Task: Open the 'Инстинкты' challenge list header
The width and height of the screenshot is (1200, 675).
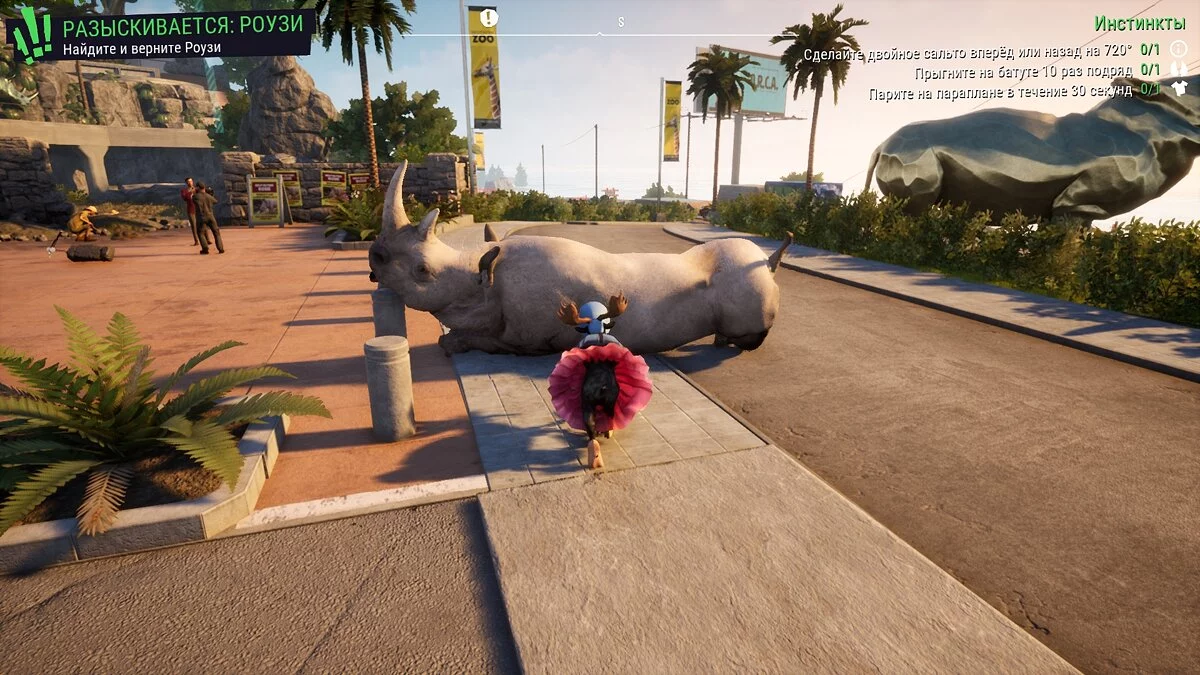Action: click(1140, 23)
